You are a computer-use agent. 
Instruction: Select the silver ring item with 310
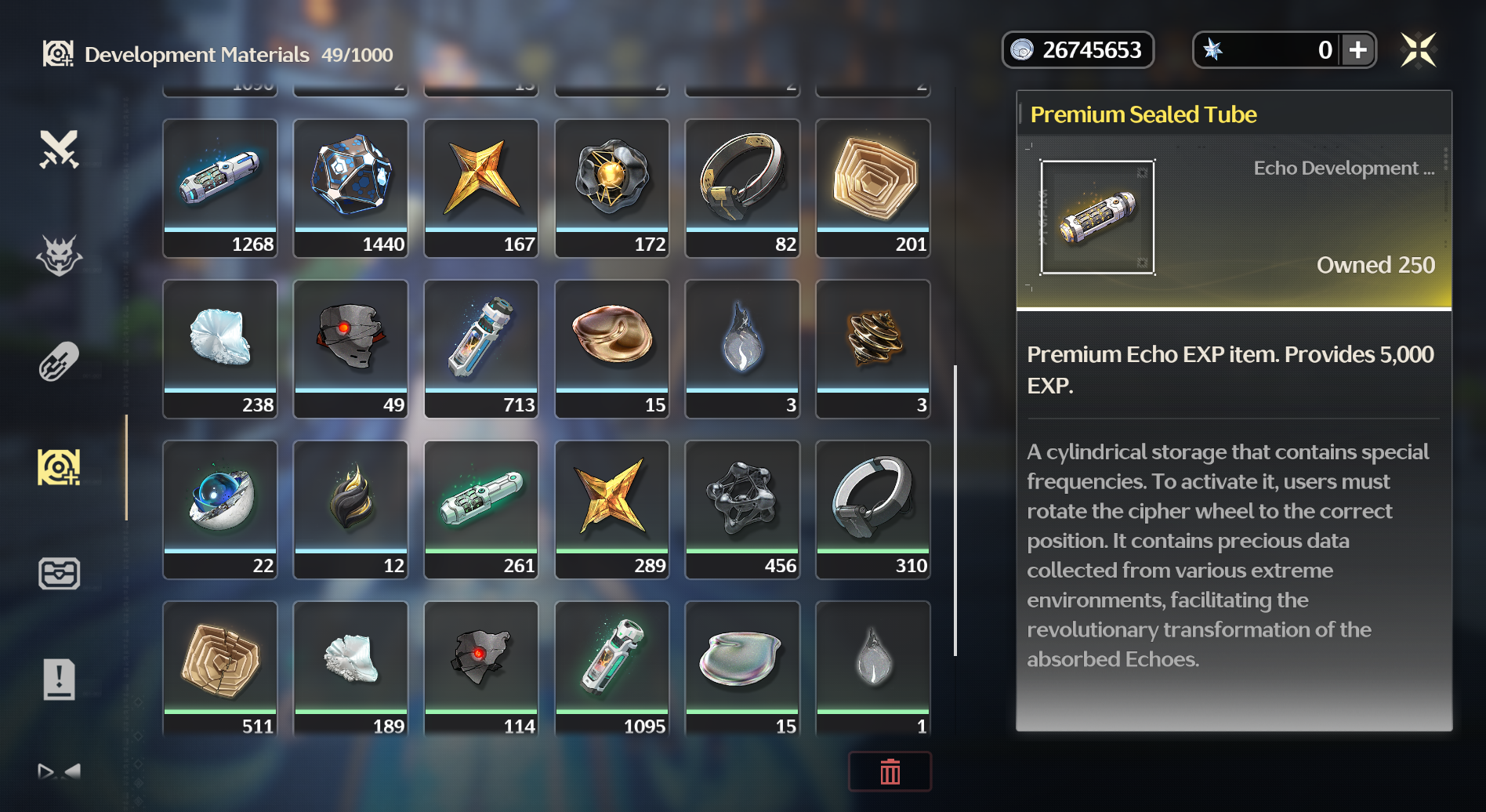point(873,509)
